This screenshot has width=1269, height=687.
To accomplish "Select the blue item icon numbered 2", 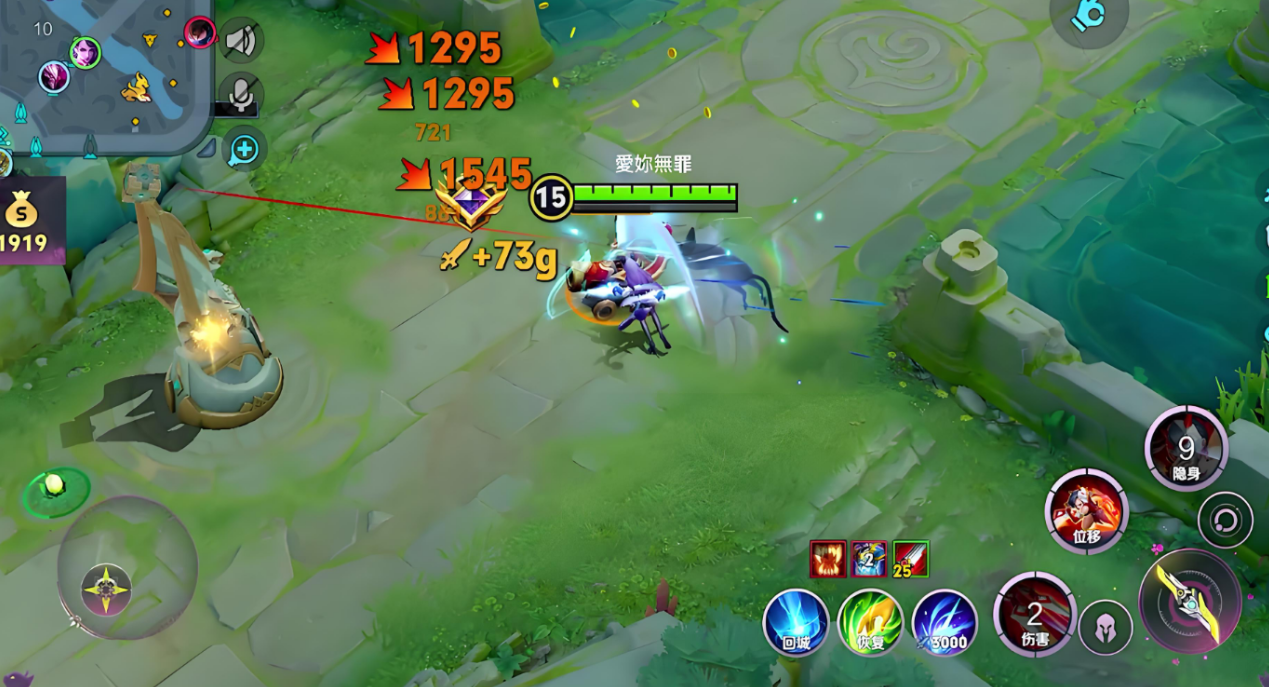I will 869,559.
